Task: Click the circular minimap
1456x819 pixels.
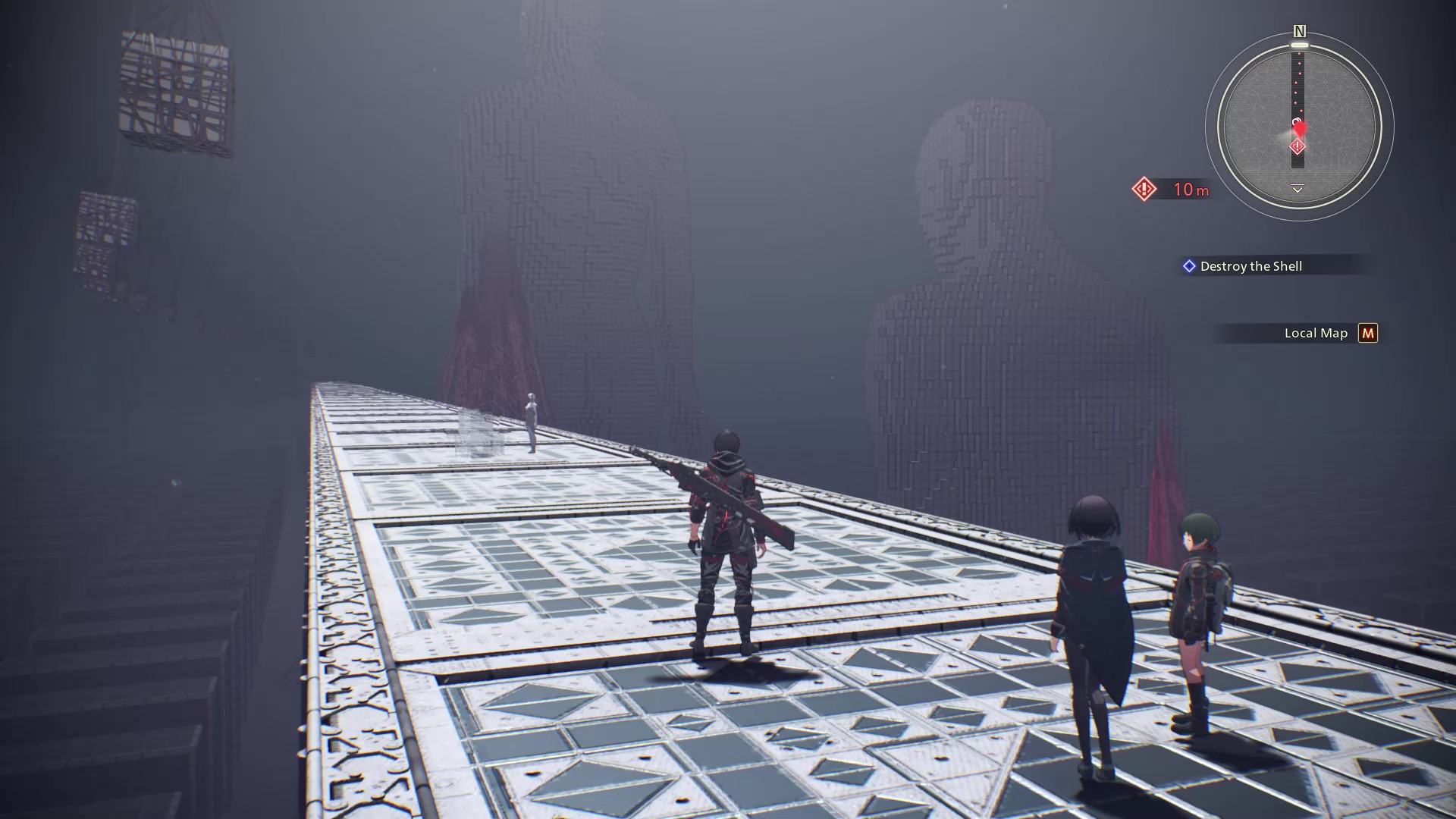Action: click(x=1299, y=127)
